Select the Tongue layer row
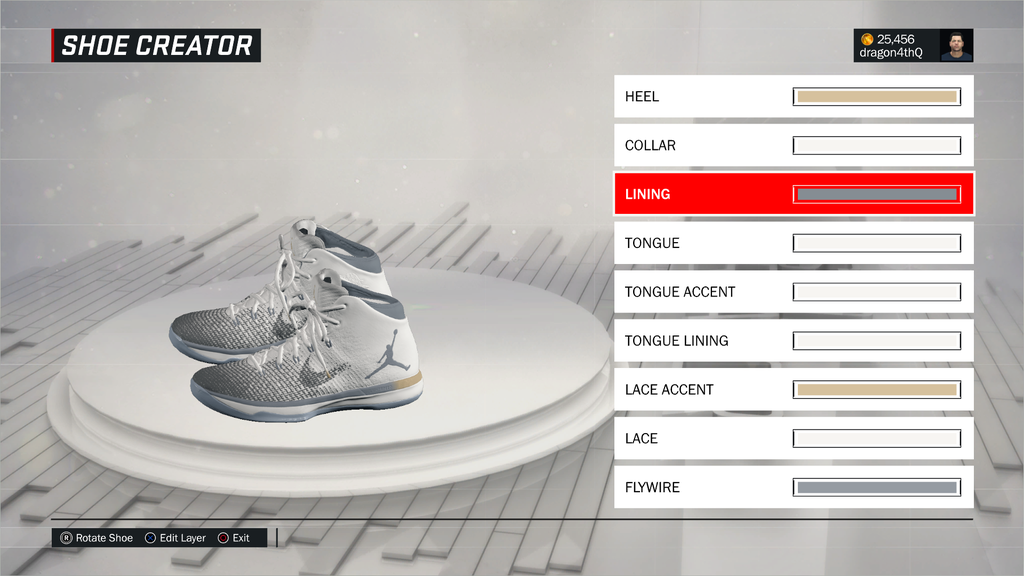The width and height of the screenshot is (1024, 576). coord(793,243)
